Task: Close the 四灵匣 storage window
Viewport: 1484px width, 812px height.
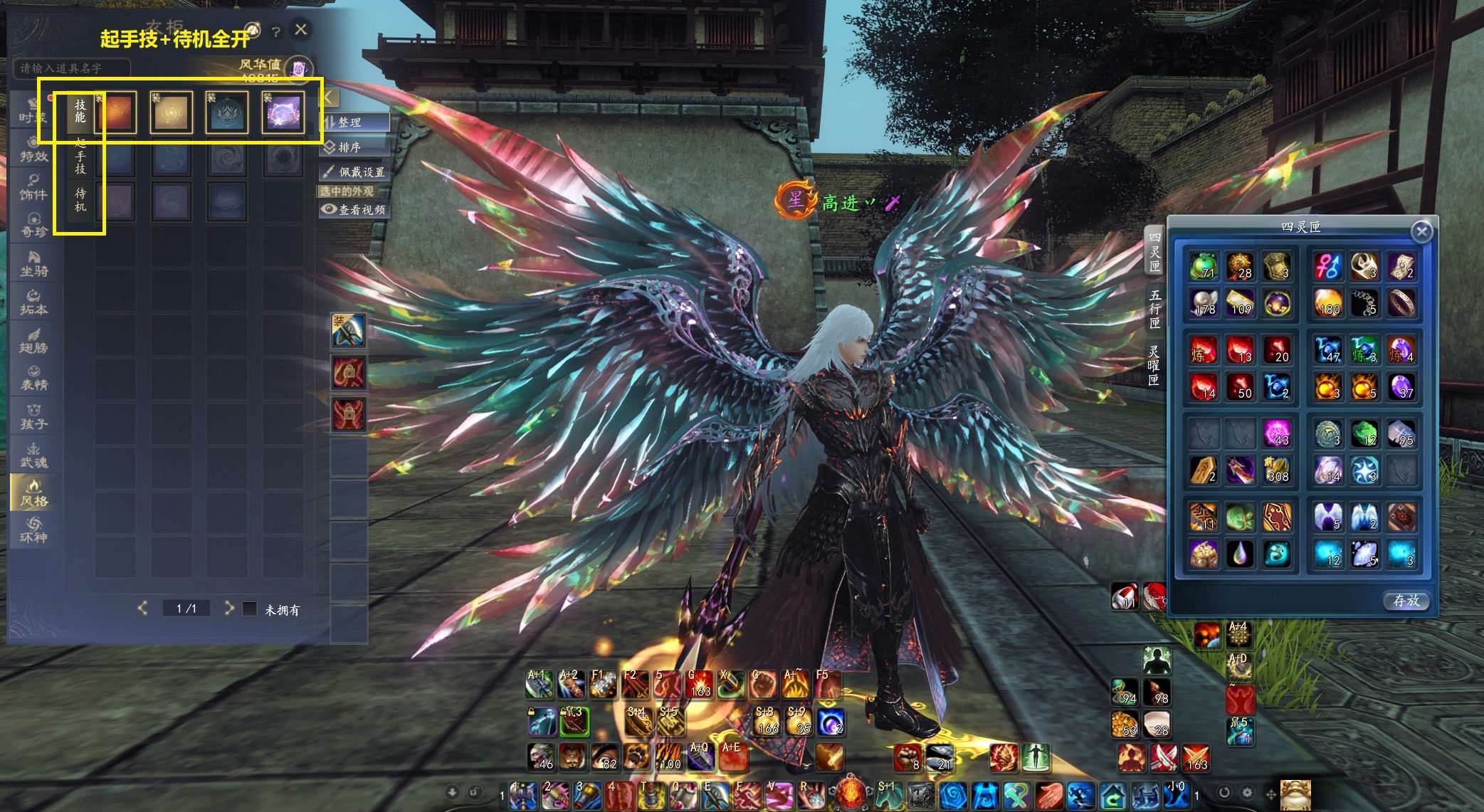Action: tap(1421, 231)
